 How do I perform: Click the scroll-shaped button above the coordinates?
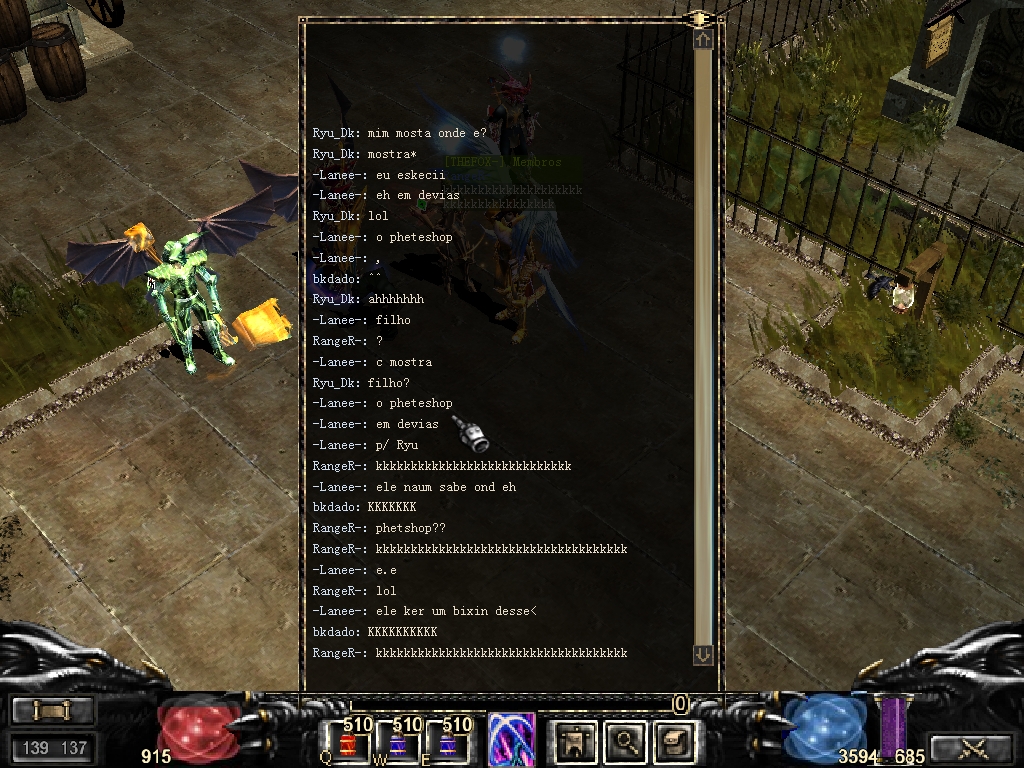click(53, 711)
